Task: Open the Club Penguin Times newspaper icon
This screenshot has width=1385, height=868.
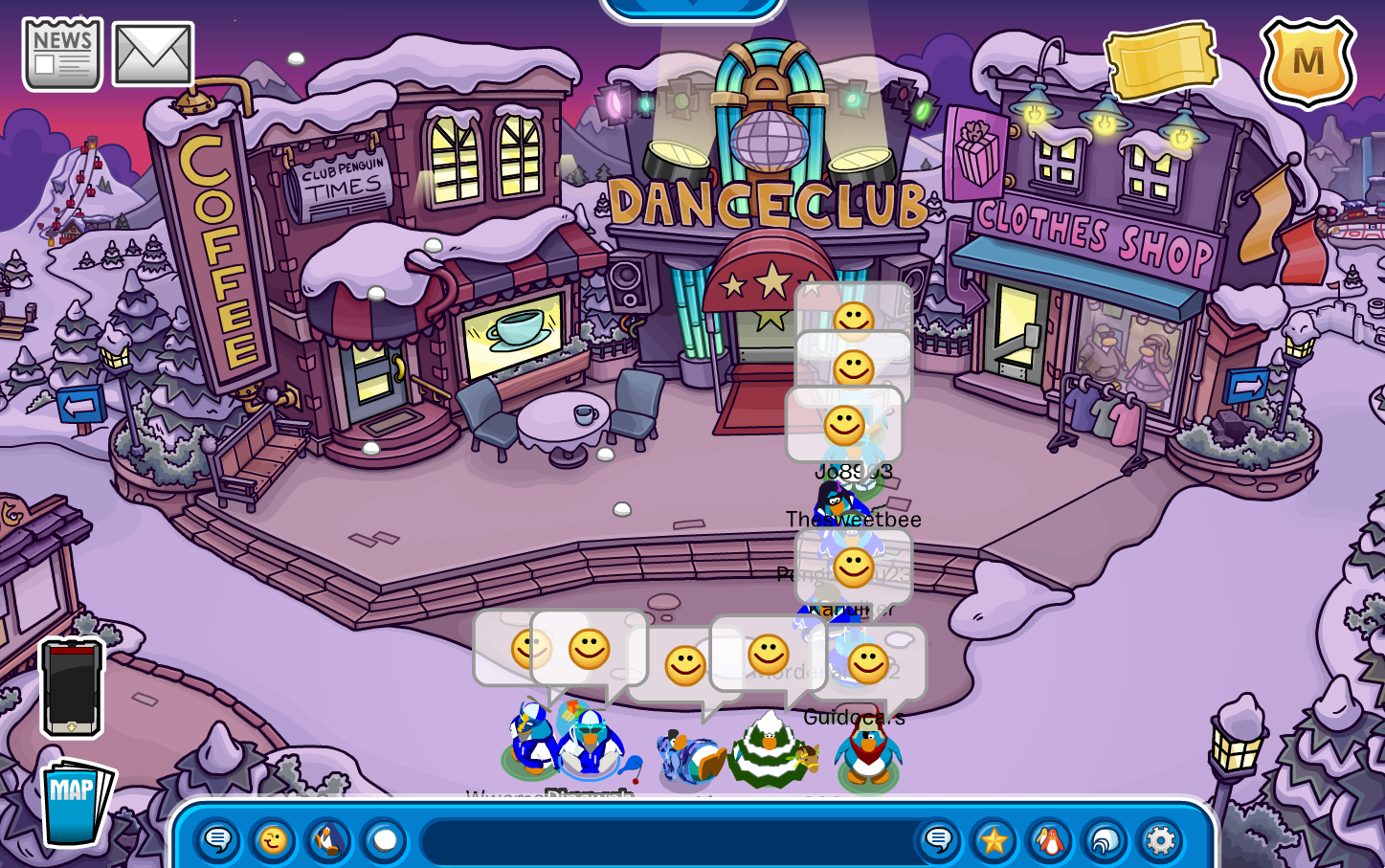Action: pyautogui.click(x=62, y=55)
